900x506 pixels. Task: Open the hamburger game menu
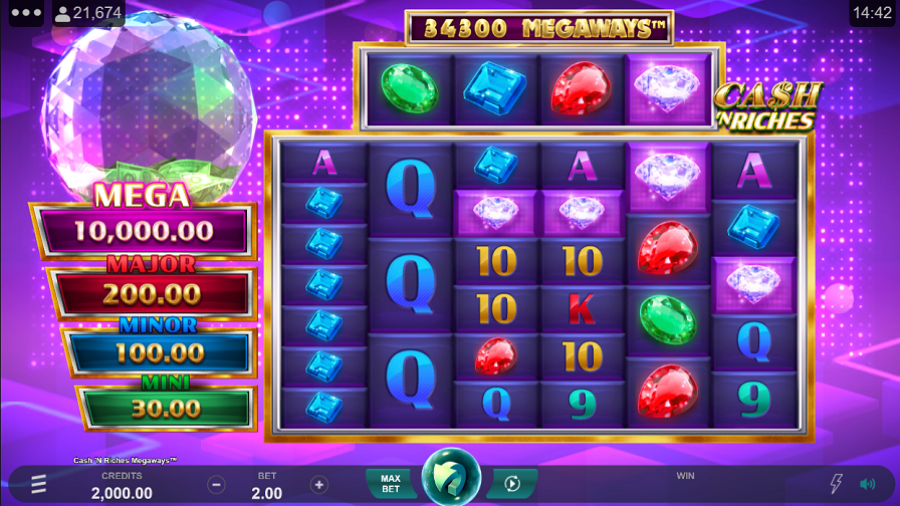tap(38, 484)
